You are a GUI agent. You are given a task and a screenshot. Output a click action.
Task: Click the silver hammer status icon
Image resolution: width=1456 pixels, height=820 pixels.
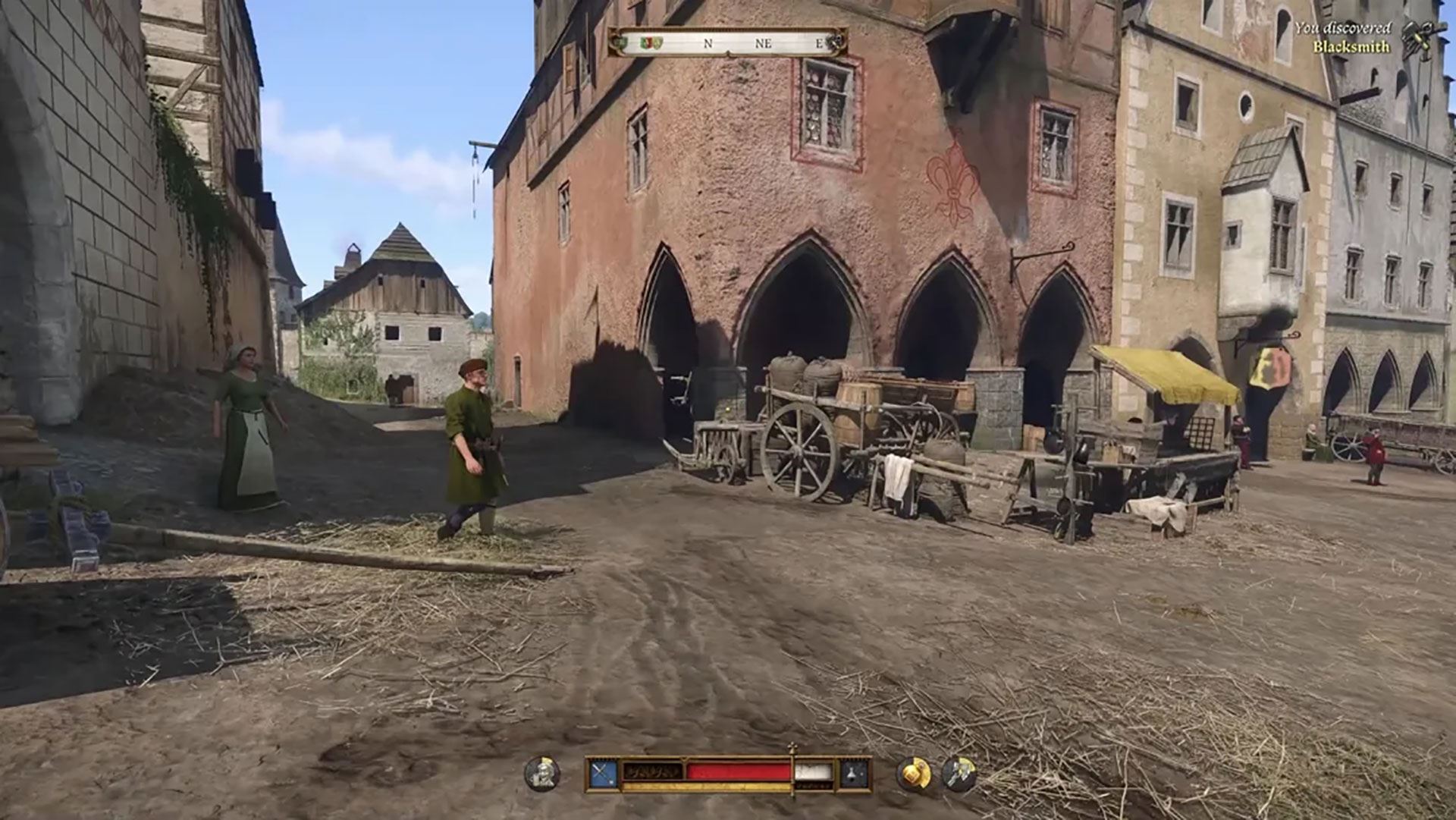pyautogui.click(x=959, y=774)
